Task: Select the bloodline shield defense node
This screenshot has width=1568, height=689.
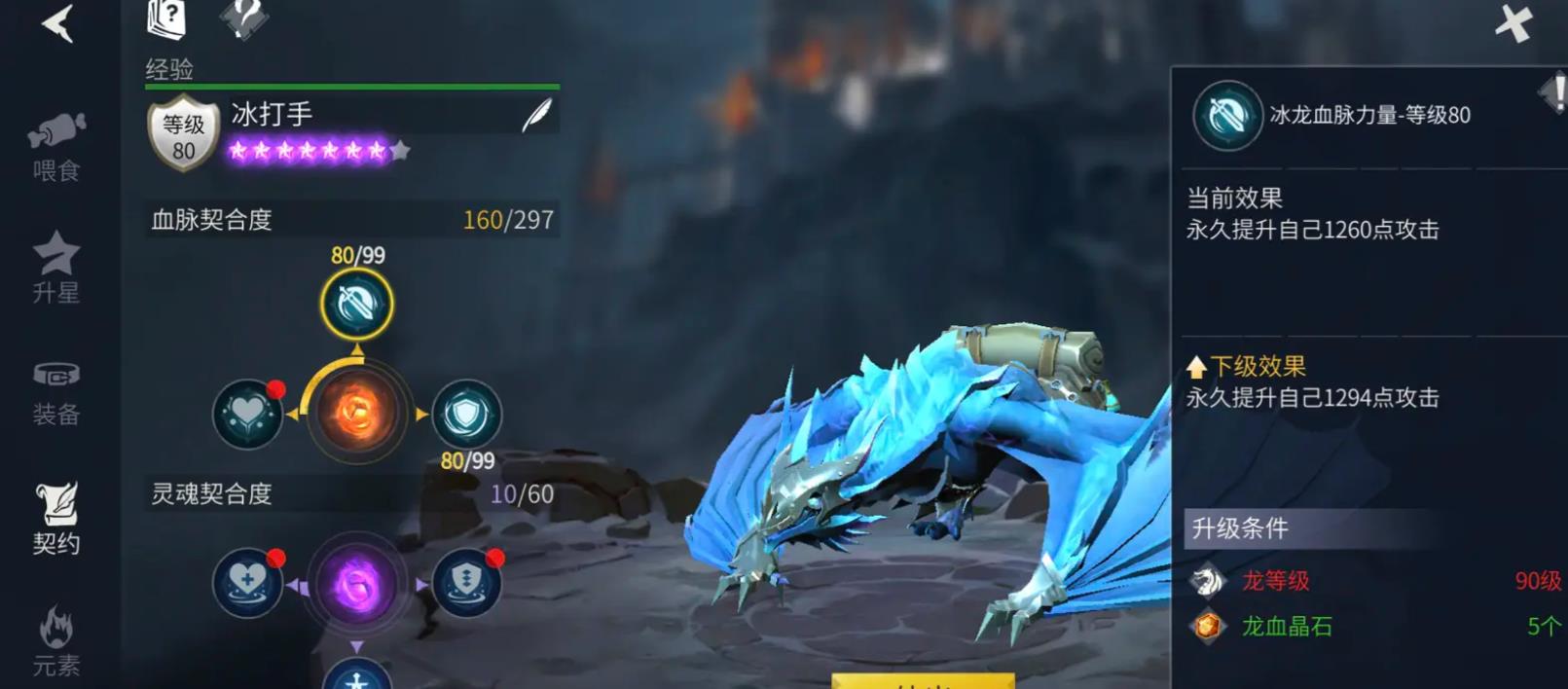Action: [x=466, y=414]
